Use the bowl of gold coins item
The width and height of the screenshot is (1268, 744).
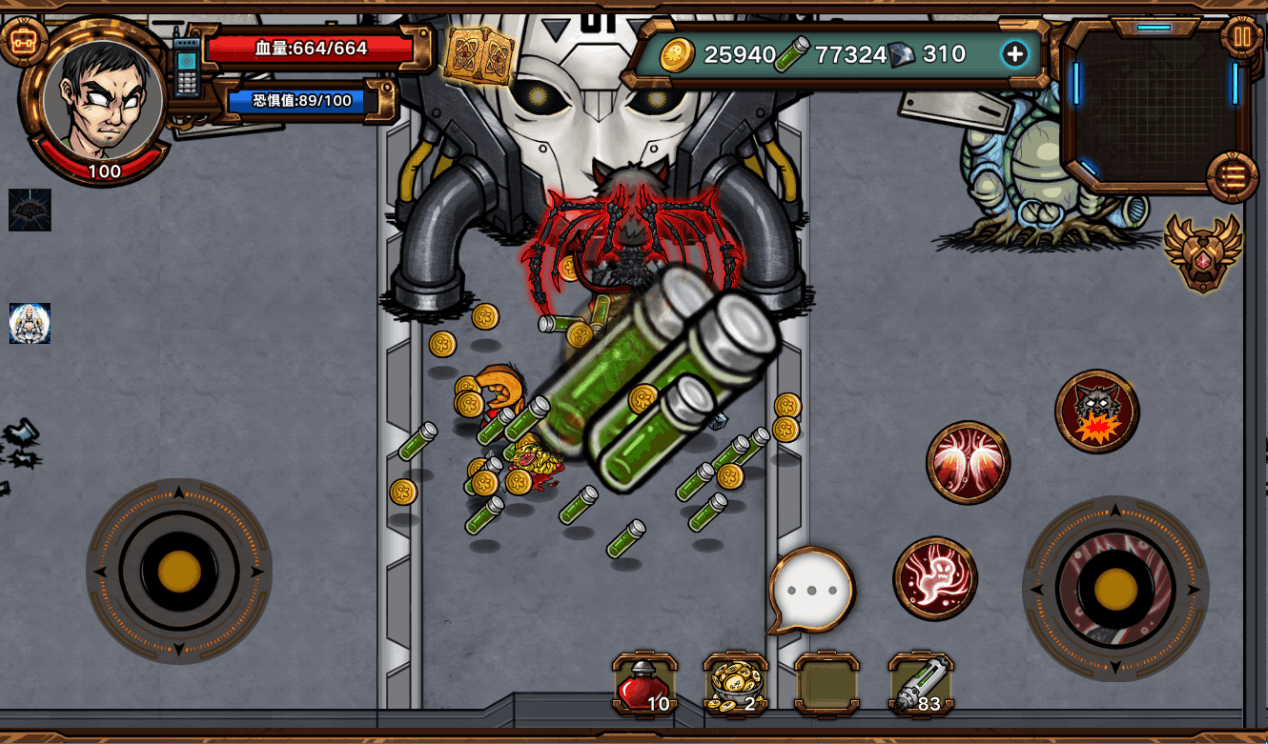(x=736, y=685)
